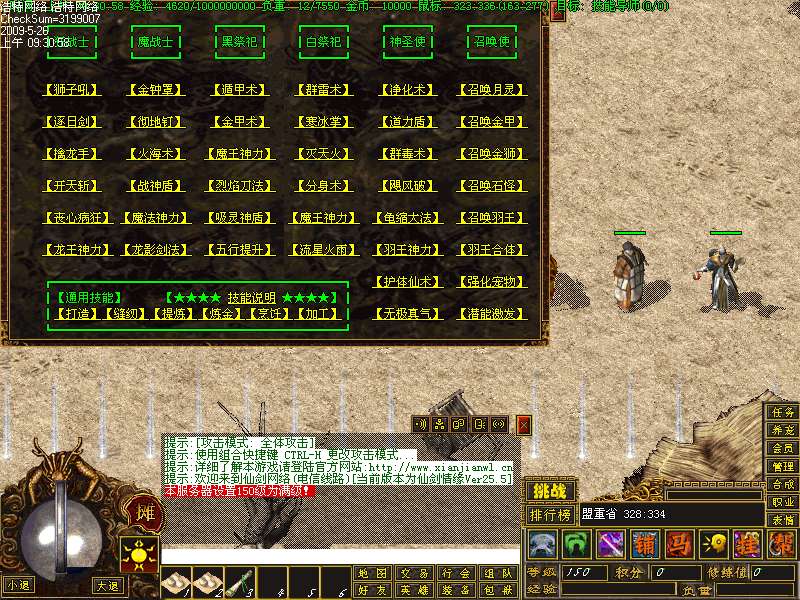Viewport: 800px width, 600px height.
Task: Select the 寒冰掌 skill entry
Action: [x=324, y=122]
